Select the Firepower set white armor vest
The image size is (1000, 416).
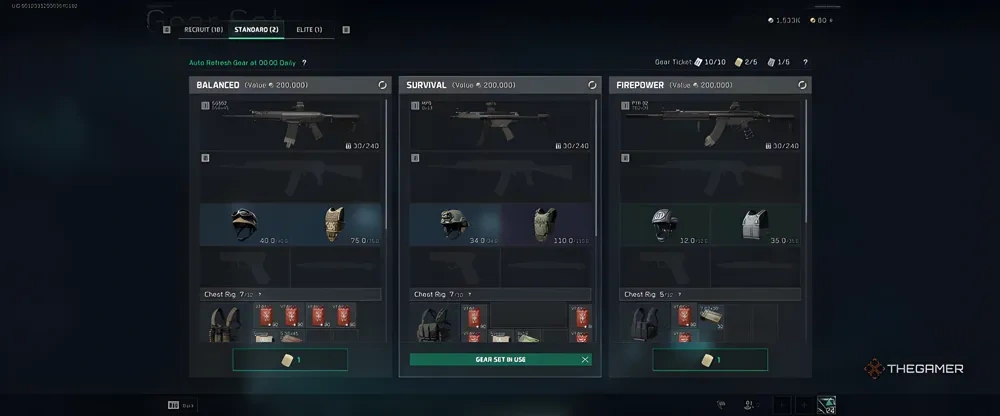click(x=755, y=225)
